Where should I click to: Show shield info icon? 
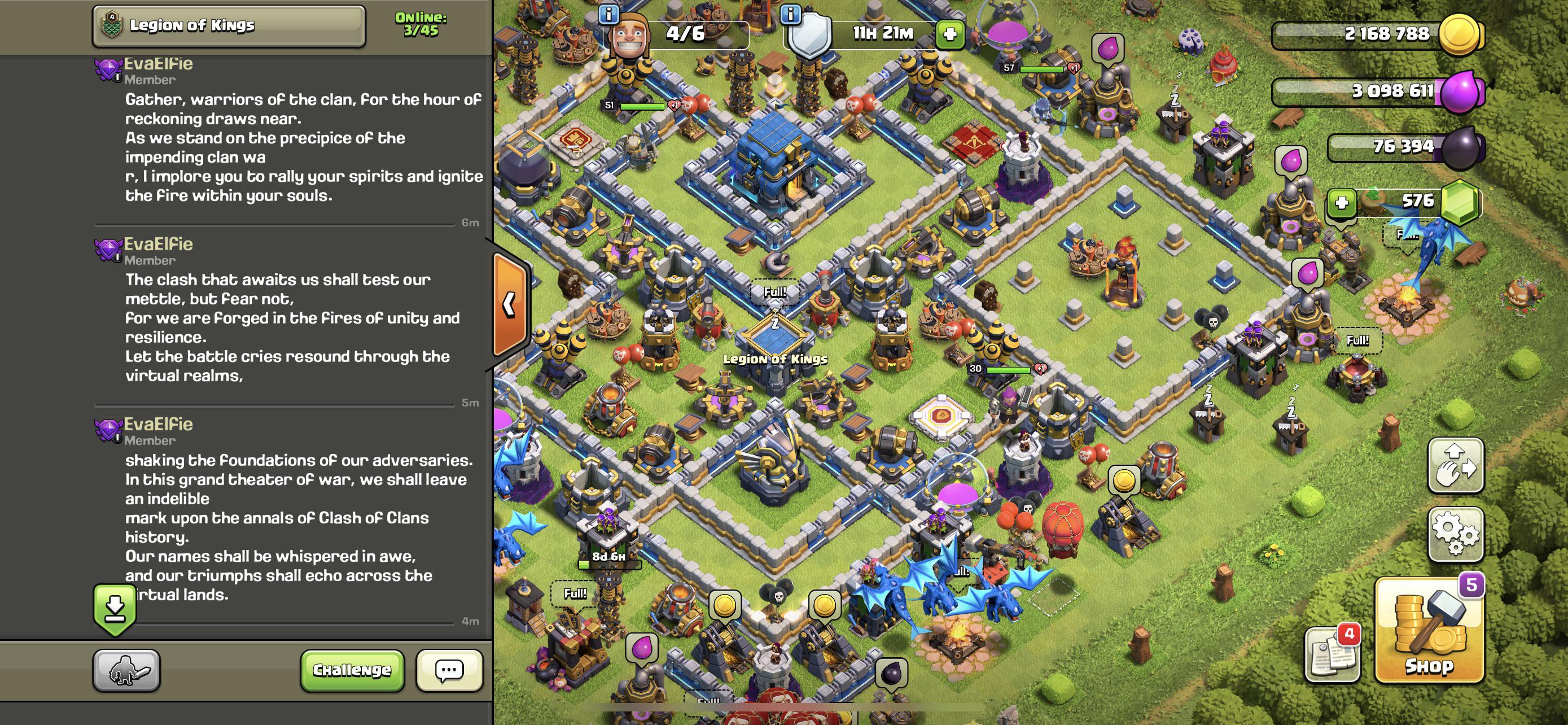click(791, 14)
